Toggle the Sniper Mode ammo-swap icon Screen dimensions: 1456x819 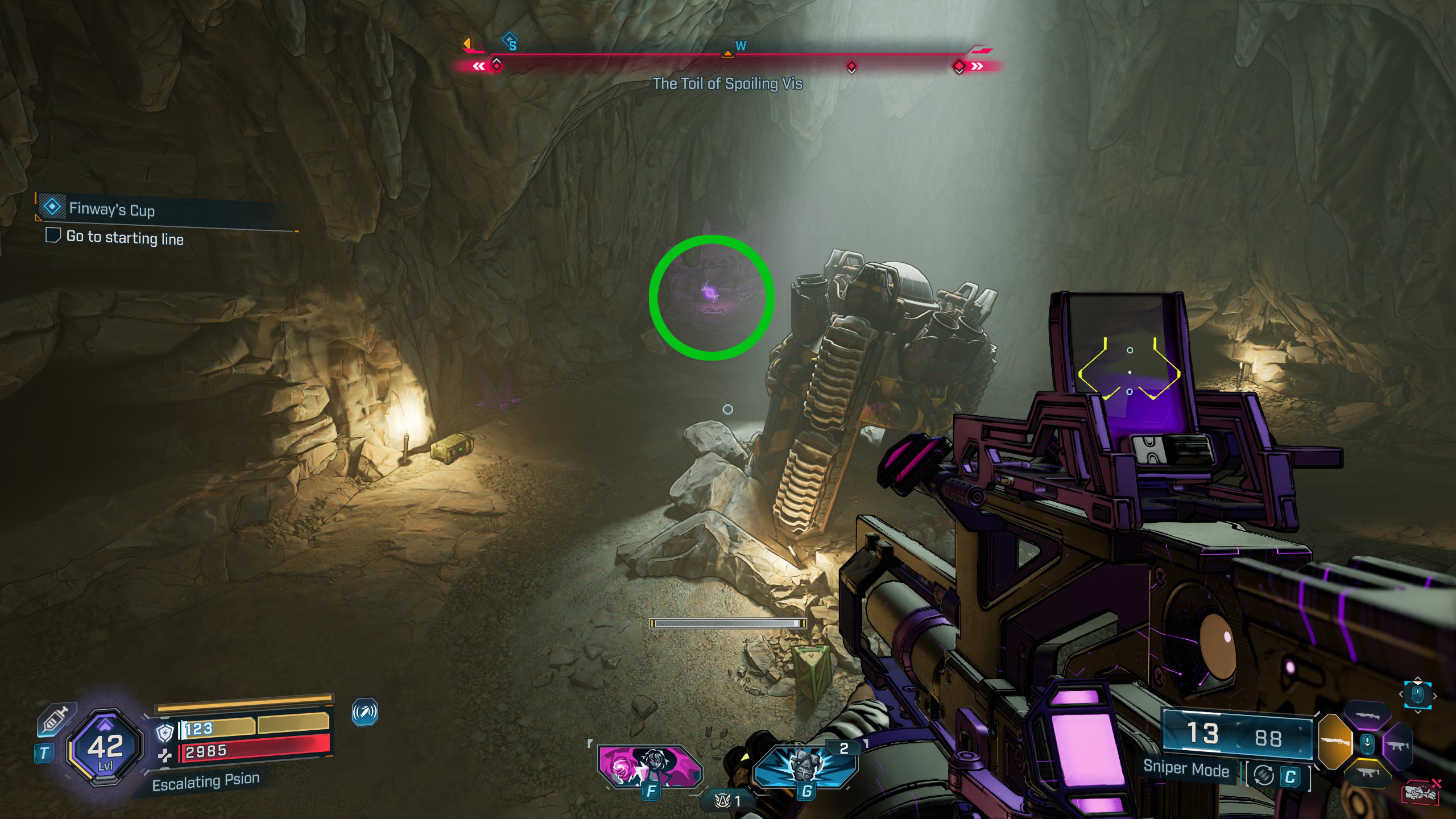[1264, 776]
